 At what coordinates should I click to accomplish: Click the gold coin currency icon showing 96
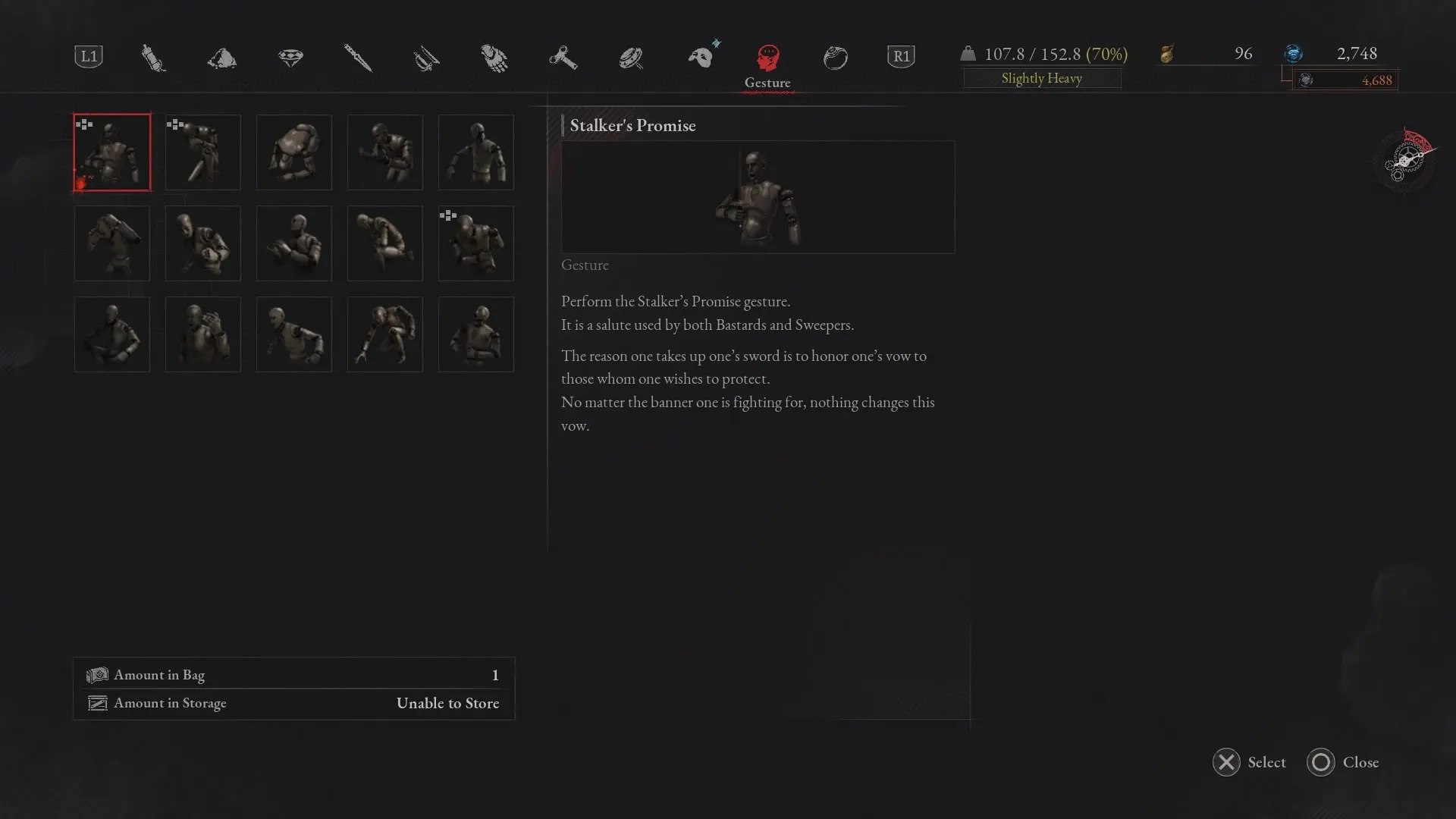tap(1166, 54)
